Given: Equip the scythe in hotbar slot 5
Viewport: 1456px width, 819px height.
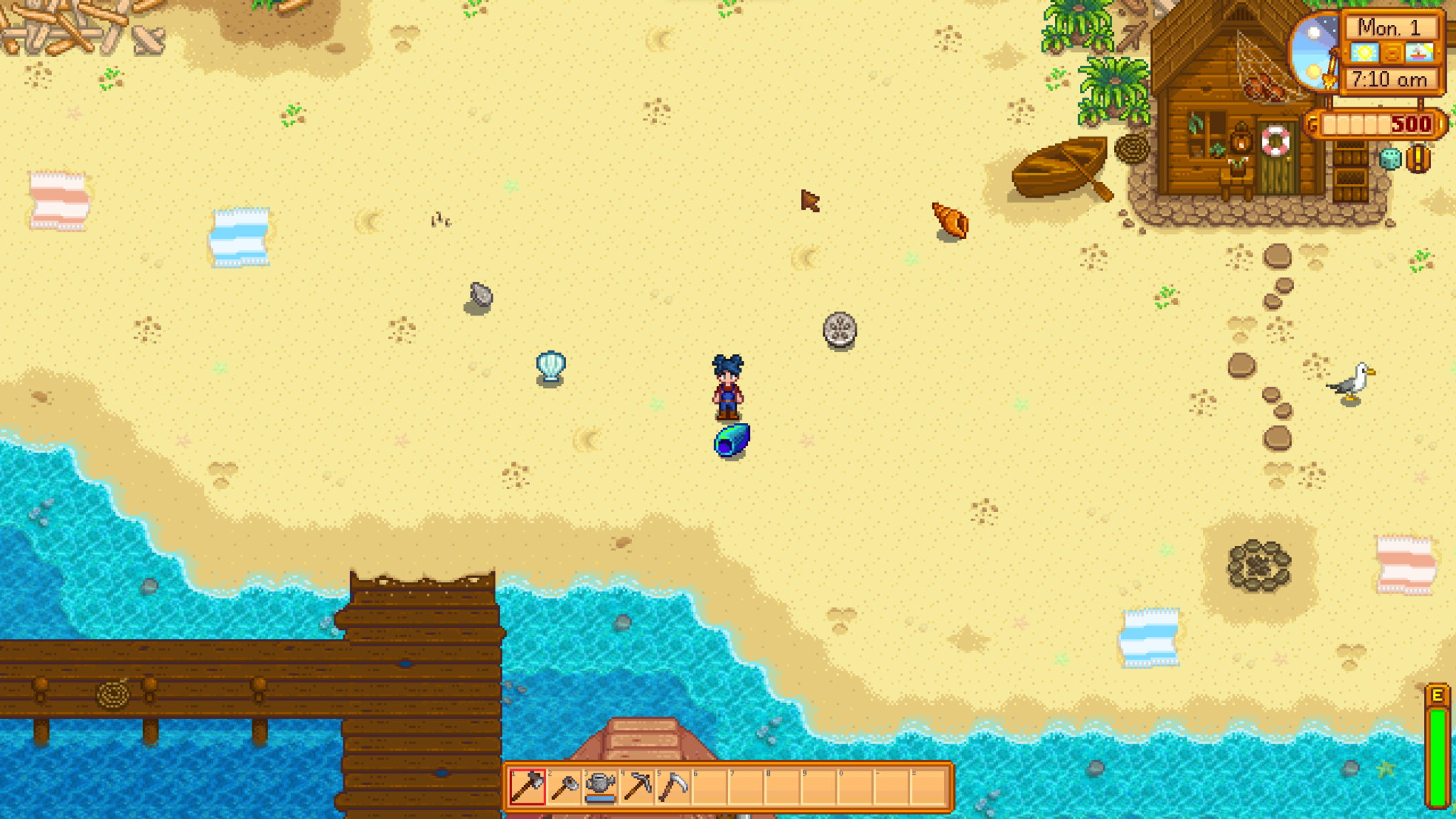Looking at the screenshot, I should tap(673, 787).
